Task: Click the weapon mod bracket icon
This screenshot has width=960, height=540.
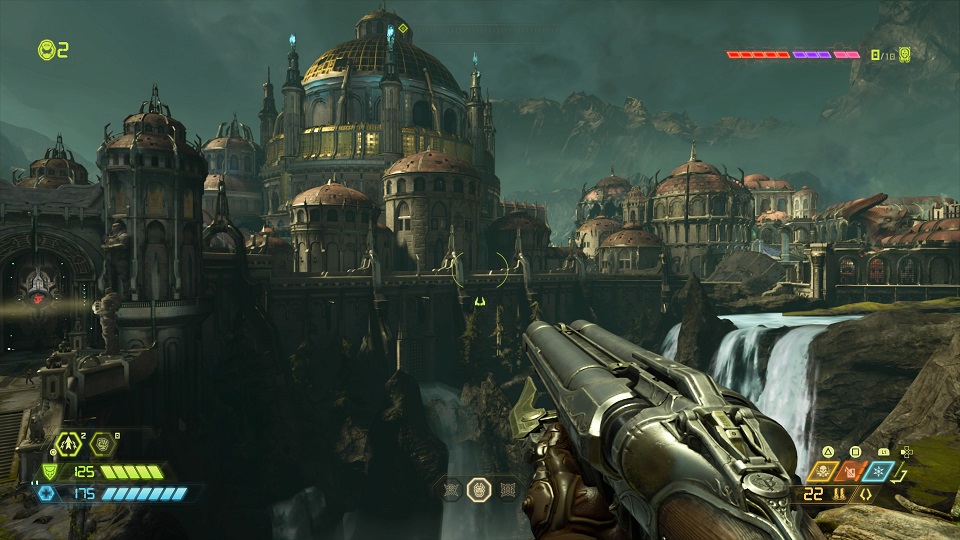Action: [x=865, y=494]
